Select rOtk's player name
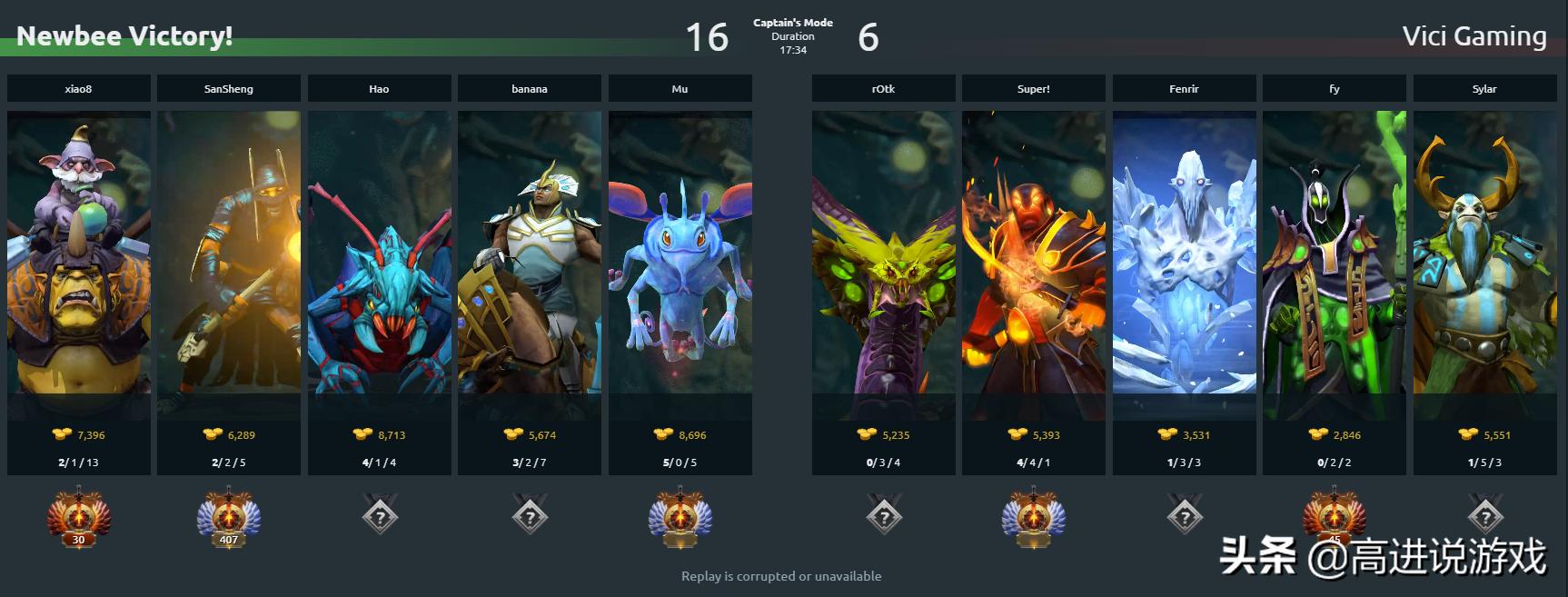This screenshot has width=1568, height=597. click(x=883, y=89)
